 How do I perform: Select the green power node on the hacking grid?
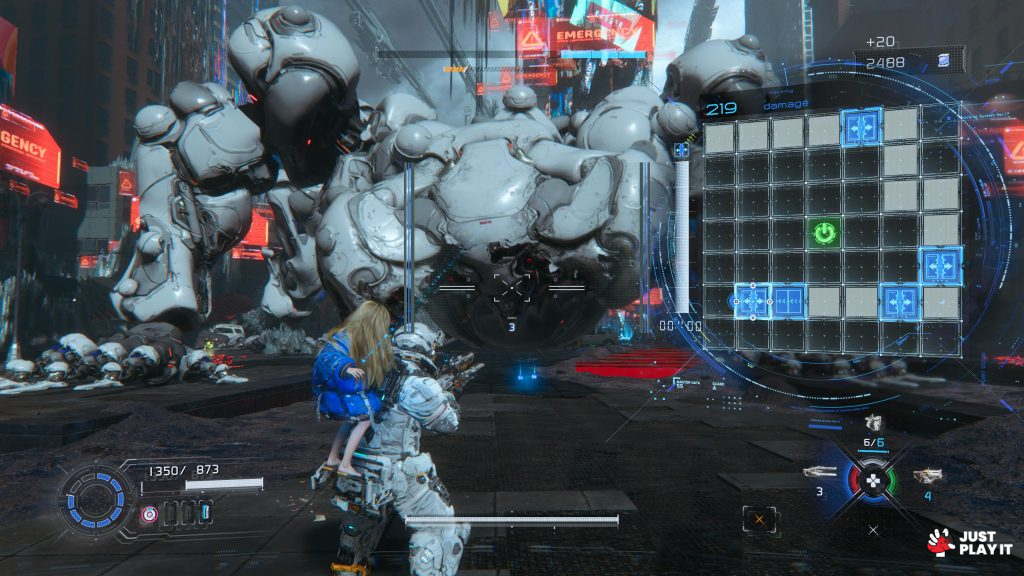(824, 234)
